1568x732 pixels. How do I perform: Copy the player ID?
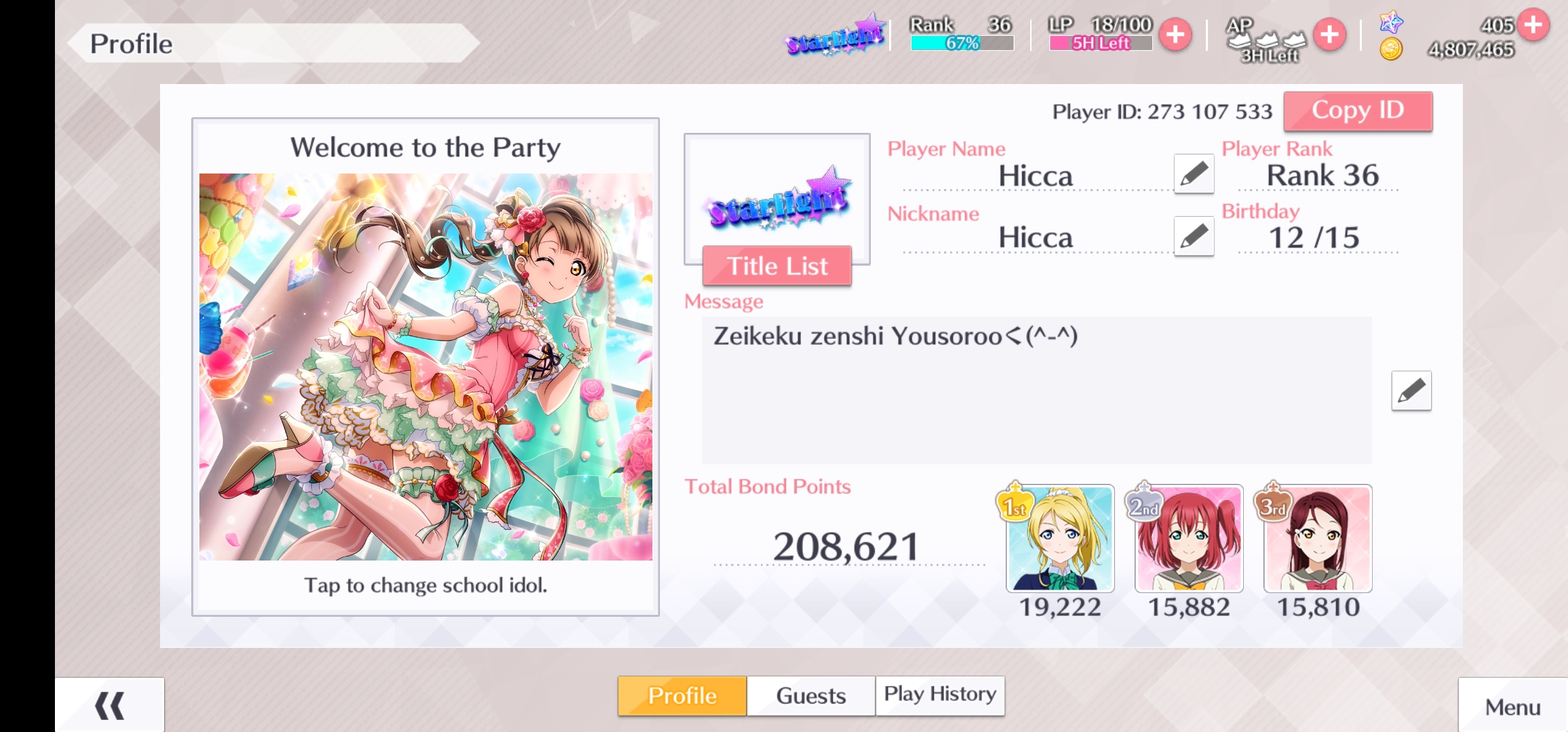click(1358, 110)
